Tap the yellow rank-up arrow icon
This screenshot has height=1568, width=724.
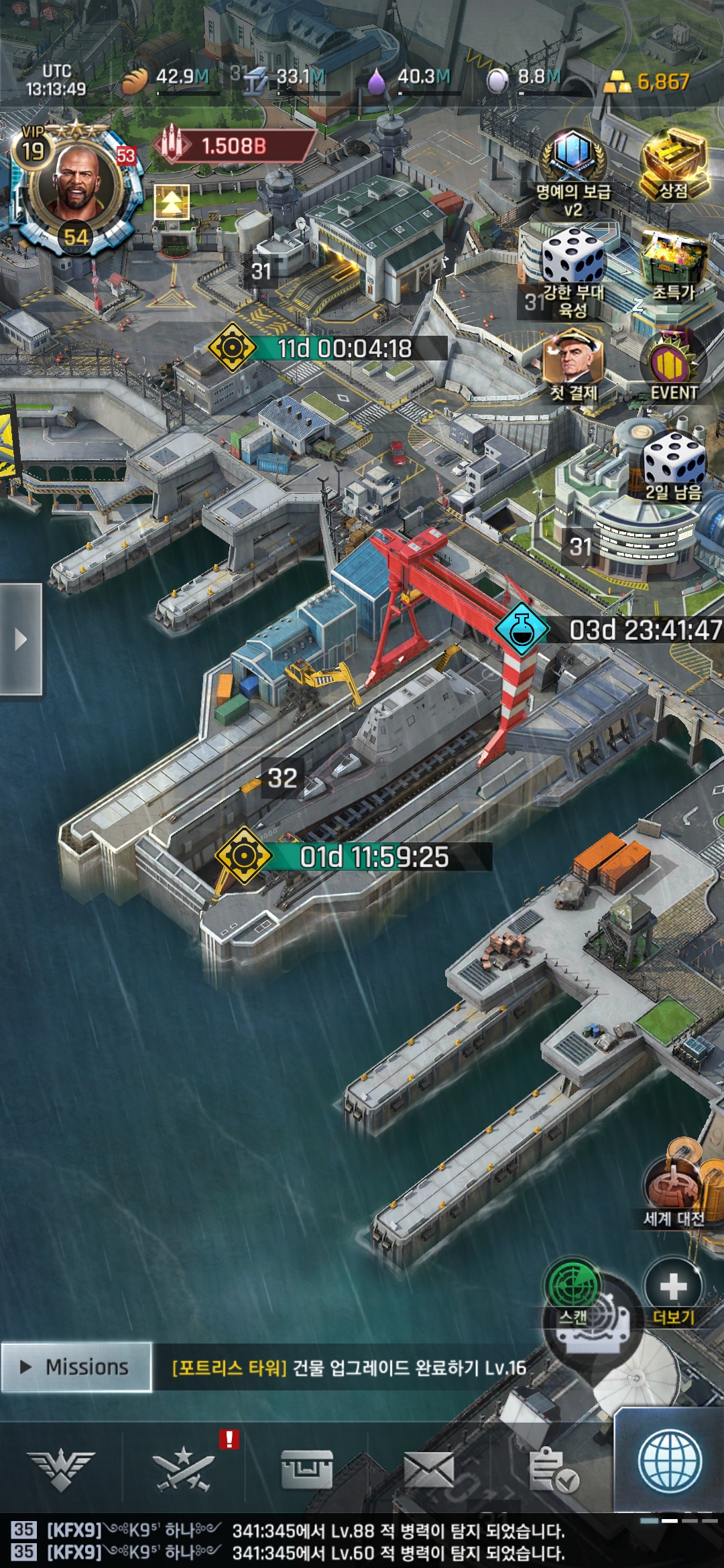click(x=172, y=202)
